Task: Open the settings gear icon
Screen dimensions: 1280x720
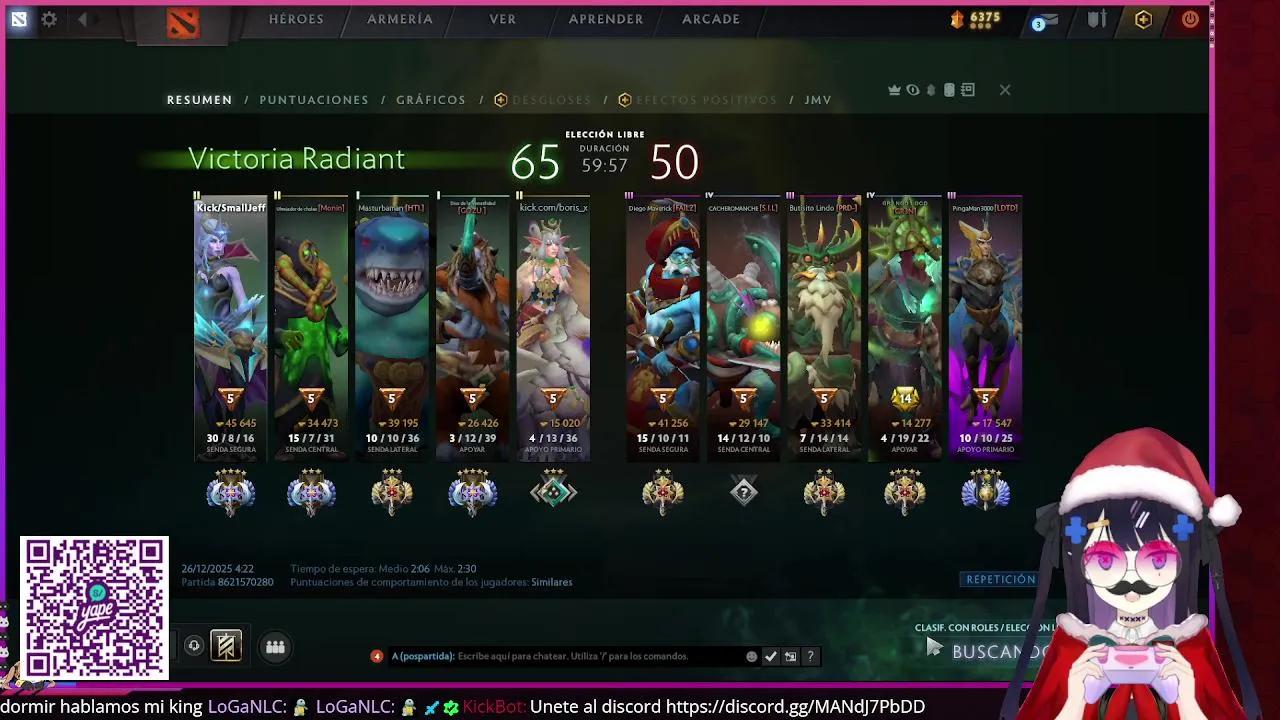Action: (49, 19)
